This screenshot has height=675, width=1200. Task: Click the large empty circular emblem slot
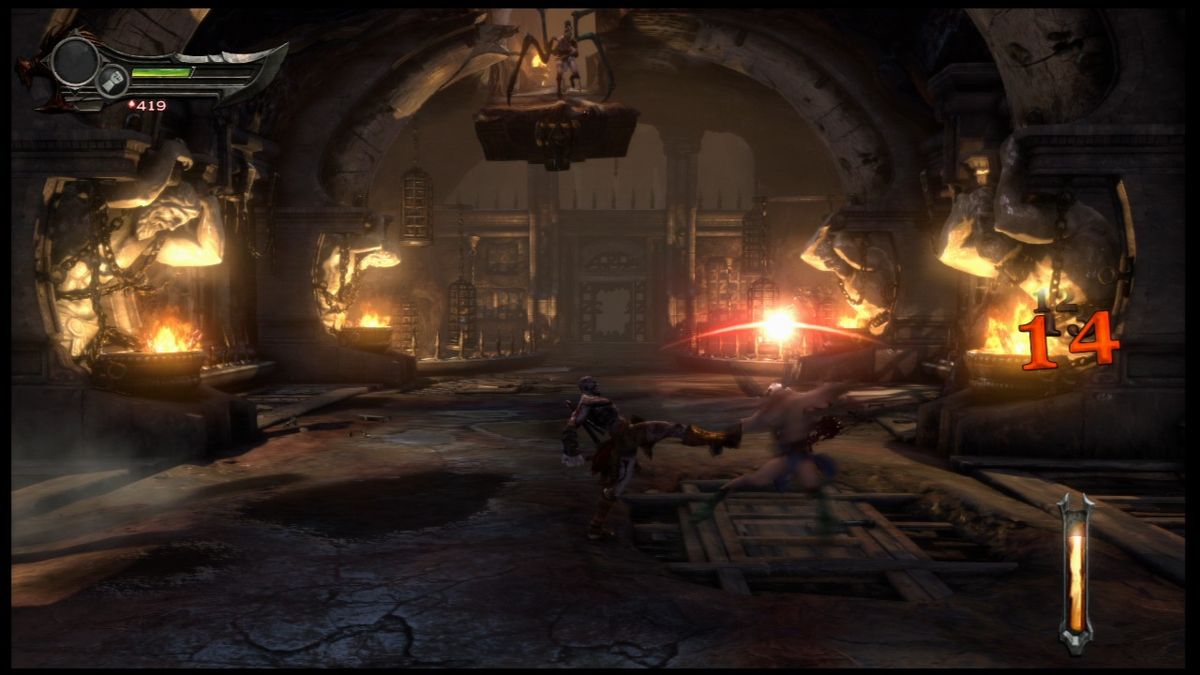click(75, 60)
